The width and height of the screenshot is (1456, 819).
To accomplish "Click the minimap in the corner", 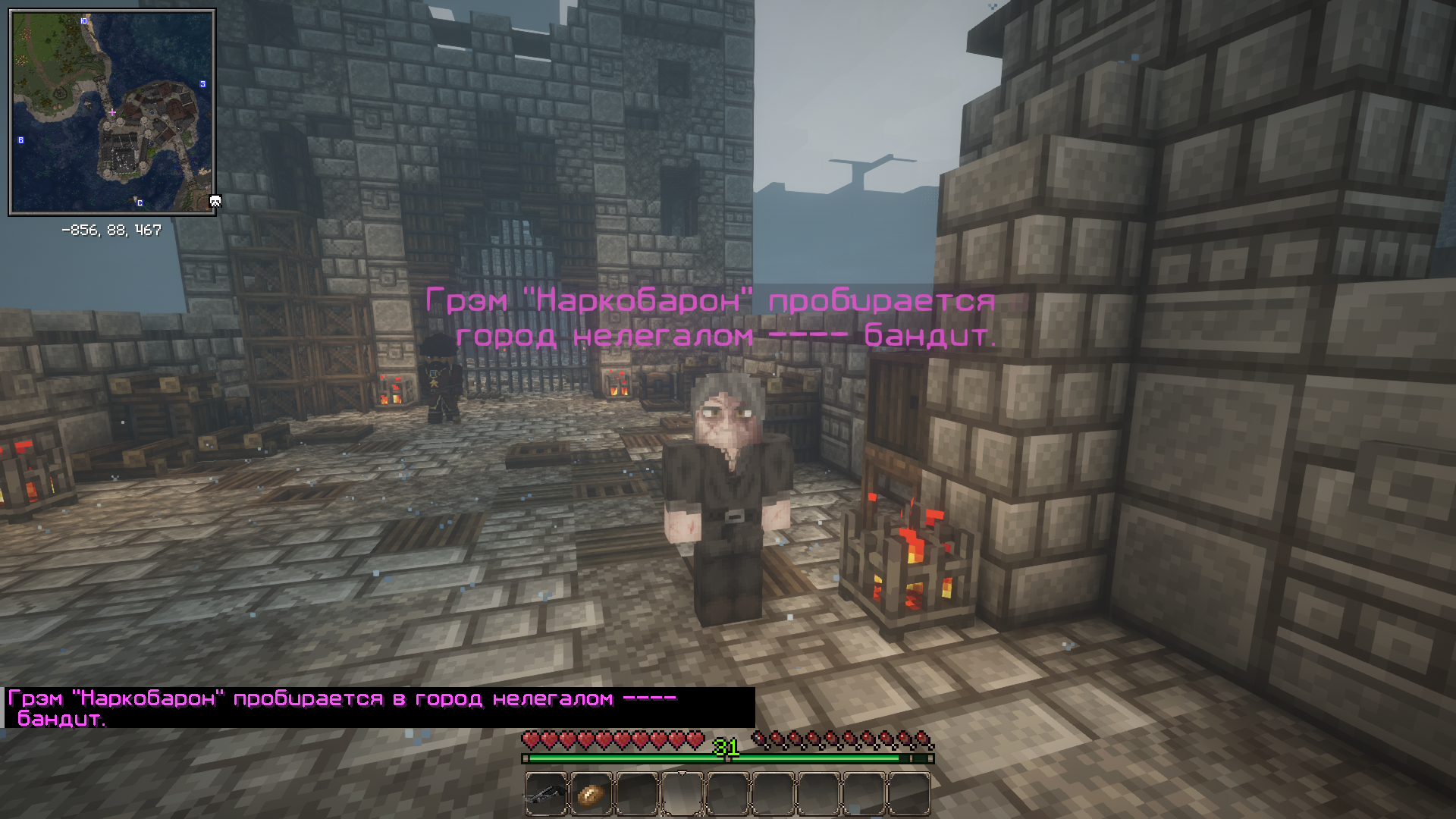I will pyautogui.click(x=112, y=112).
